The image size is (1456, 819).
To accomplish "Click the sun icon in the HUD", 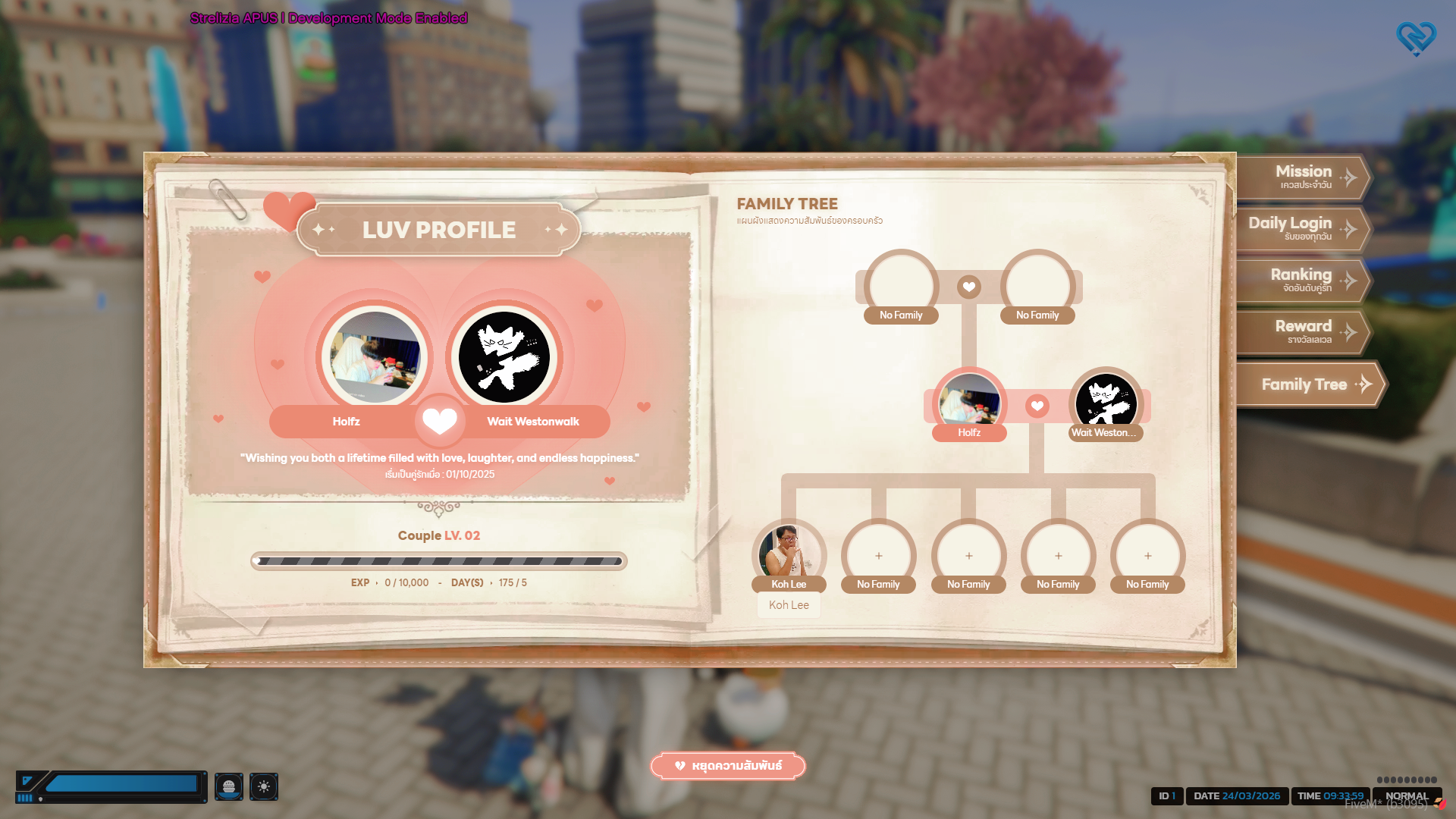I will [264, 786].
